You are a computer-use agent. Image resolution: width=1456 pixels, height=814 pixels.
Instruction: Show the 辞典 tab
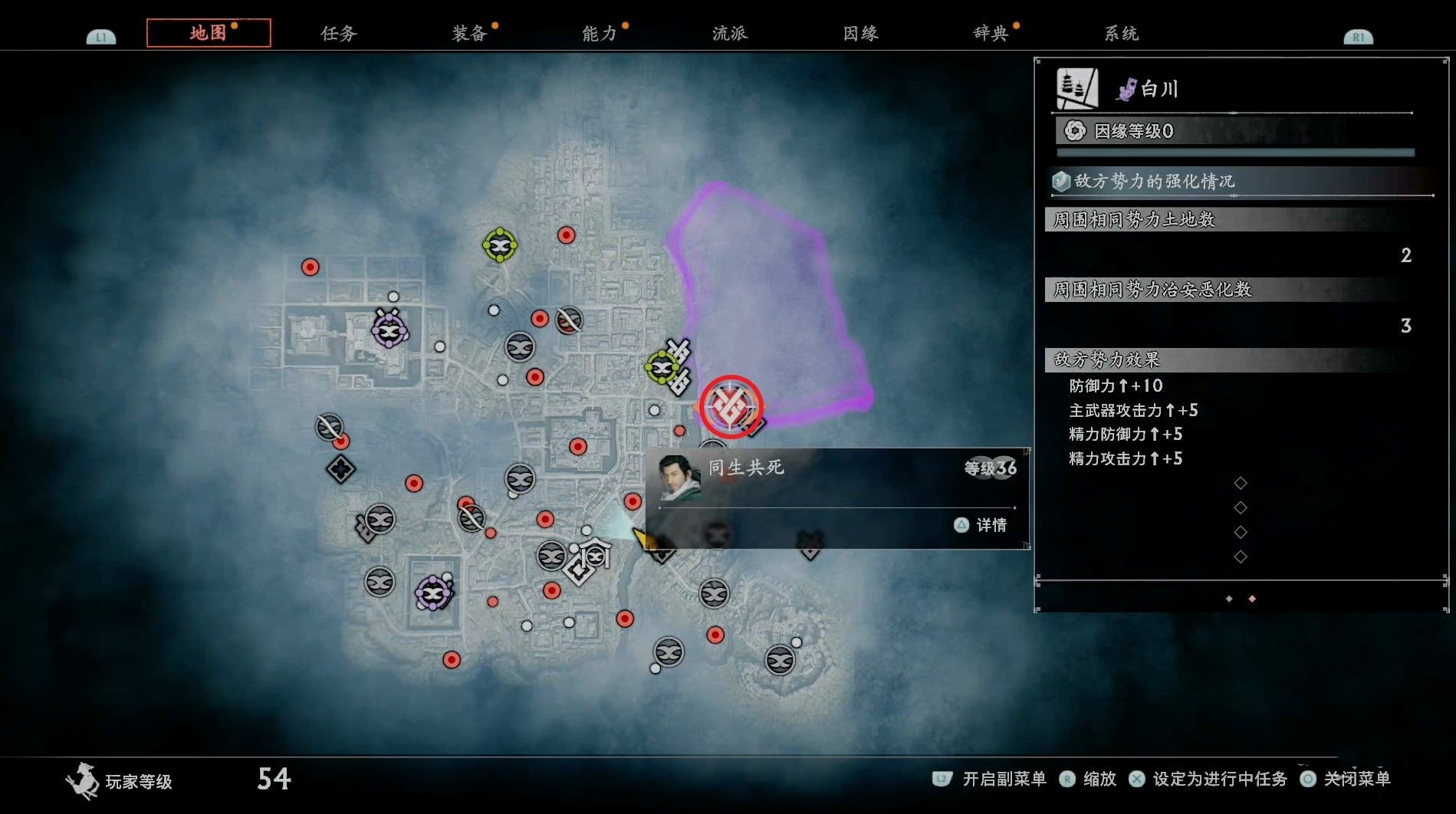coord(991,33)
